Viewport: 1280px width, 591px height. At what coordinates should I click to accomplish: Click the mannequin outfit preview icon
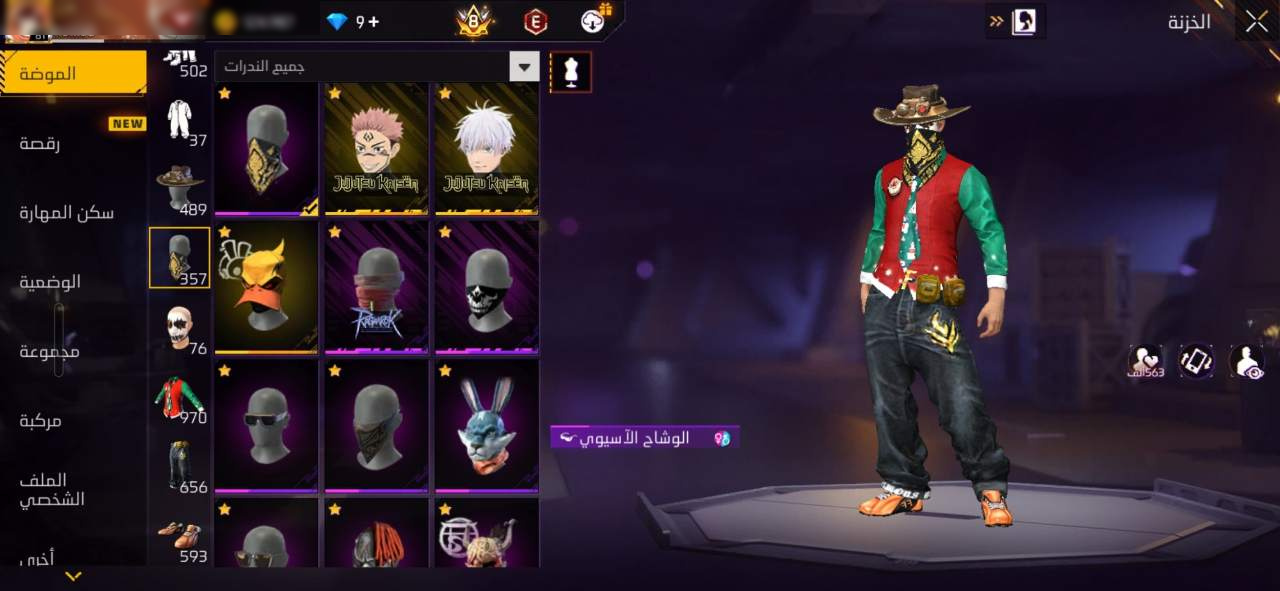(571, 72)
